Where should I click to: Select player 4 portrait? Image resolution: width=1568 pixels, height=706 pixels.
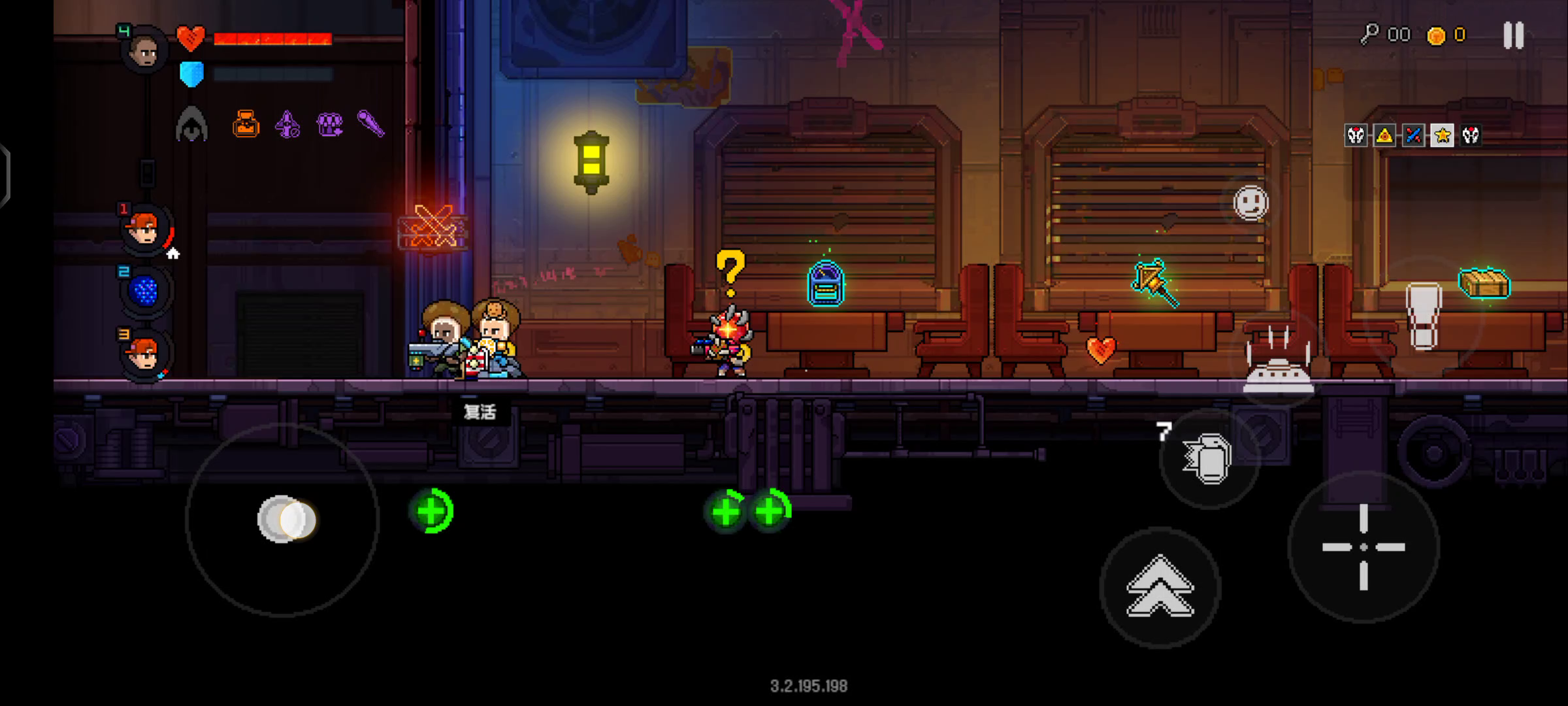tap(144, 50)
